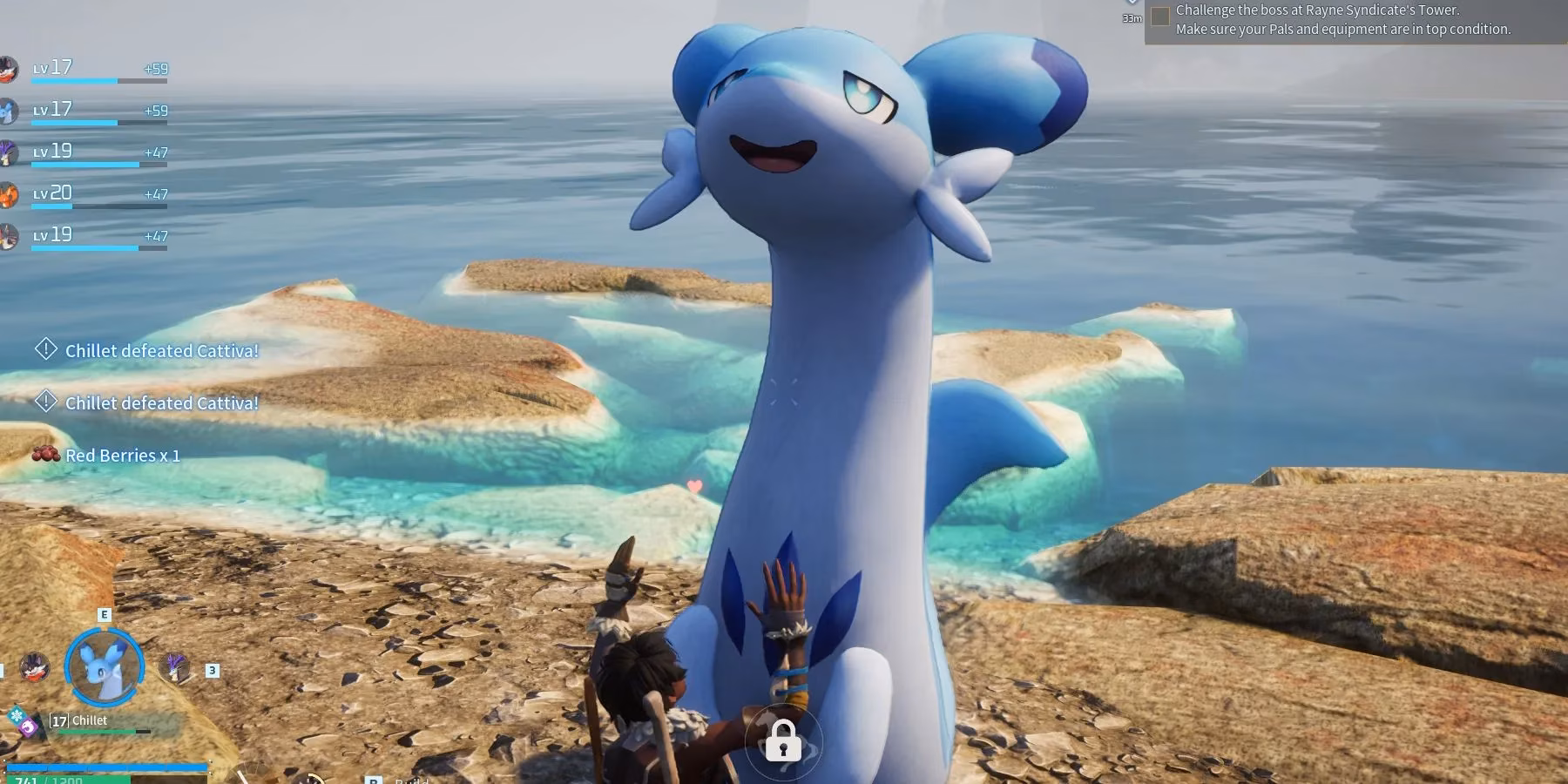Viewport: 1568px width, 784px height.
Task: Tick the checkbox beside the tower boss objective
Action: tap(1160, 17)
